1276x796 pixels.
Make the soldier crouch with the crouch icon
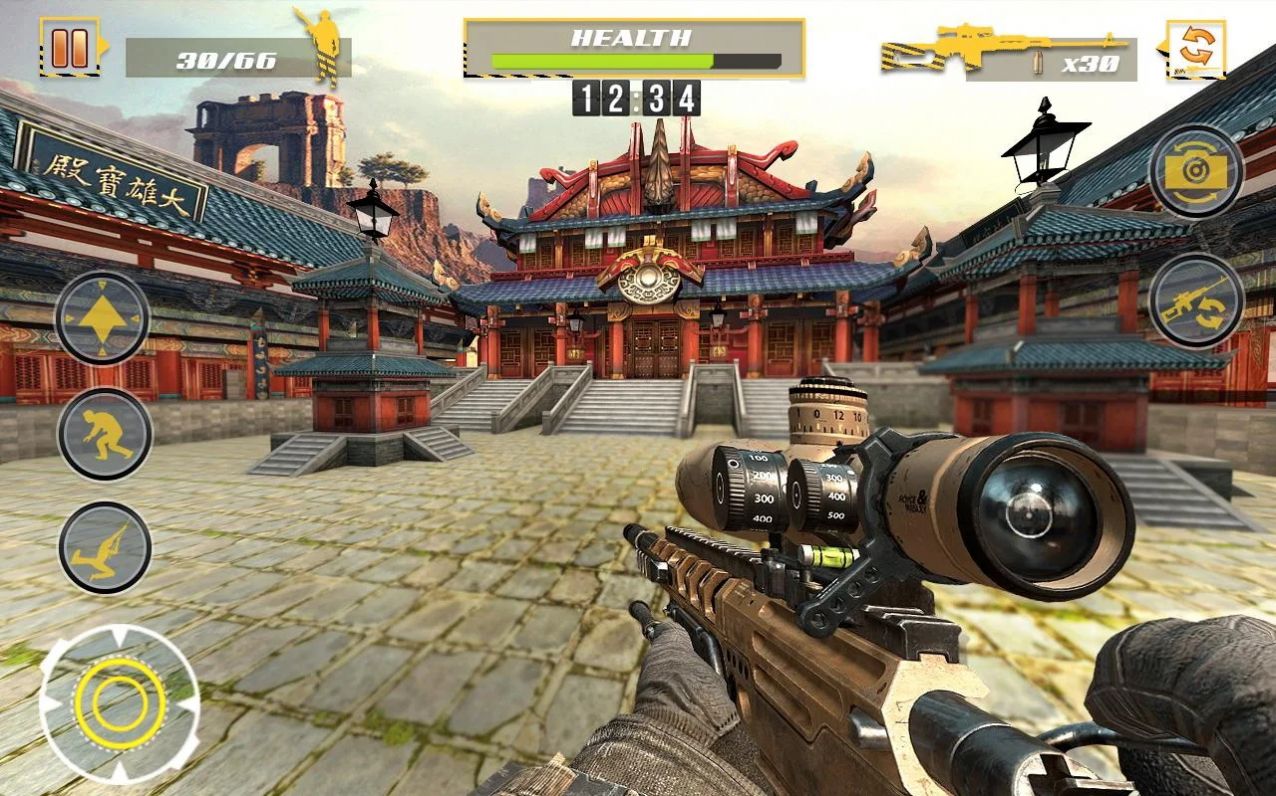click(104, 434)
